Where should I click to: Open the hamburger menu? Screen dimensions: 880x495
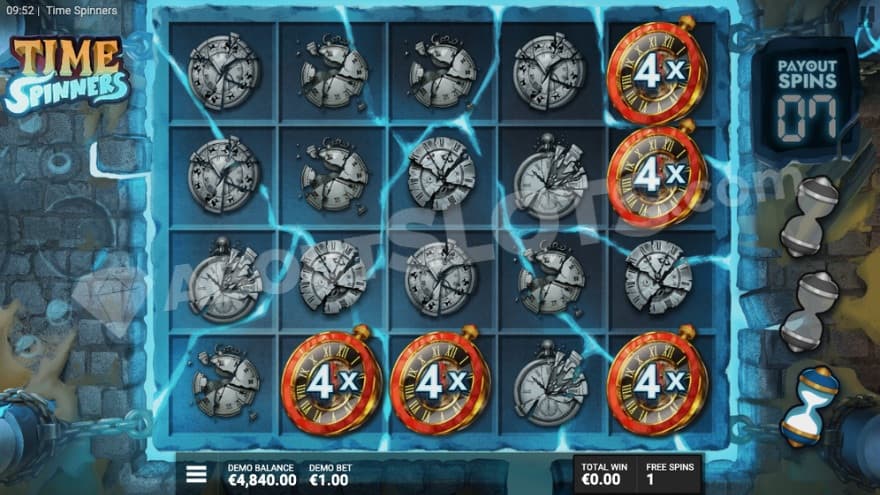pyautogui.click(x=197, y=474)
